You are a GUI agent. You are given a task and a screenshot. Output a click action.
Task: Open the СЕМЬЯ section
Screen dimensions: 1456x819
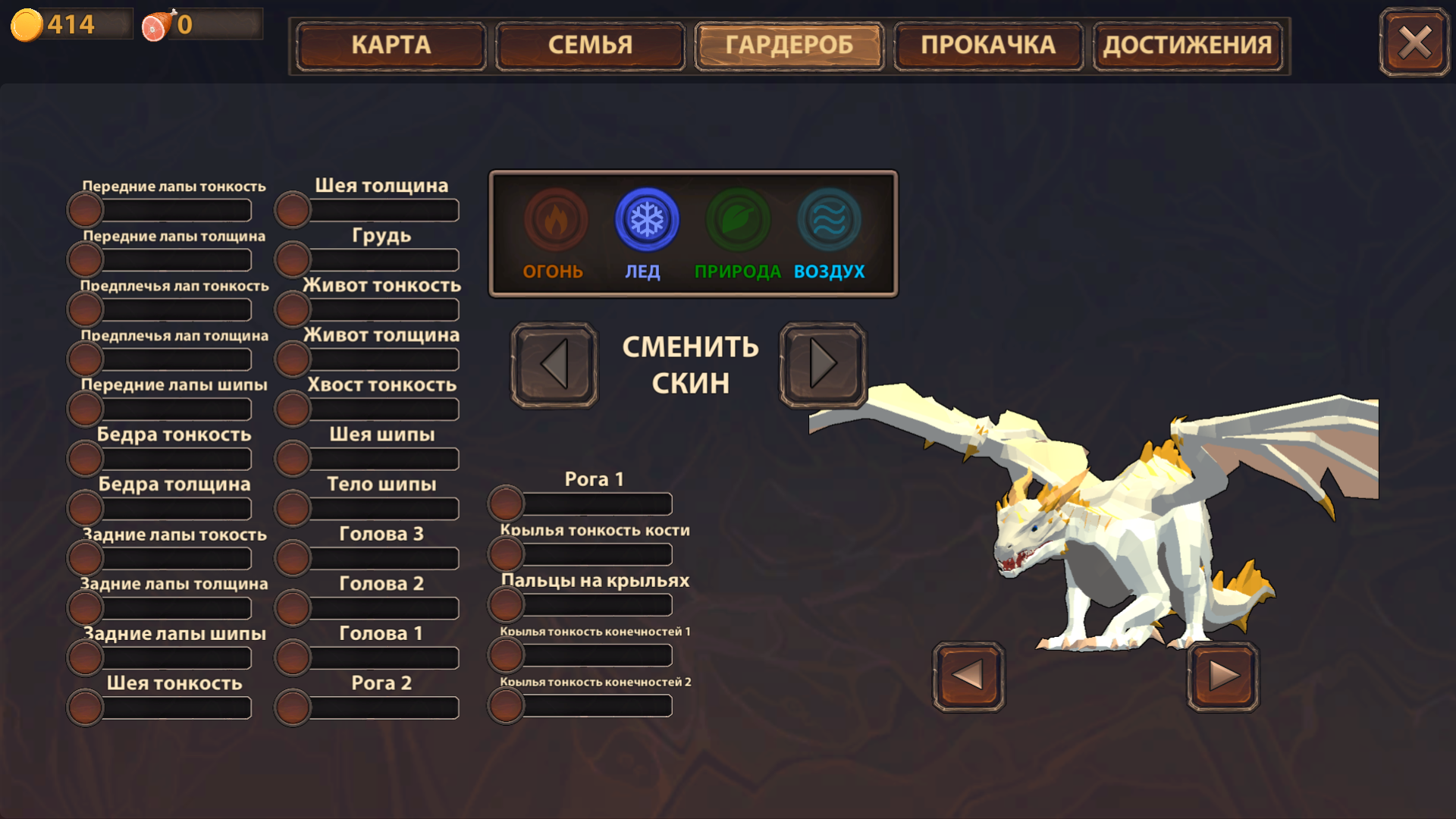[590, 45]
